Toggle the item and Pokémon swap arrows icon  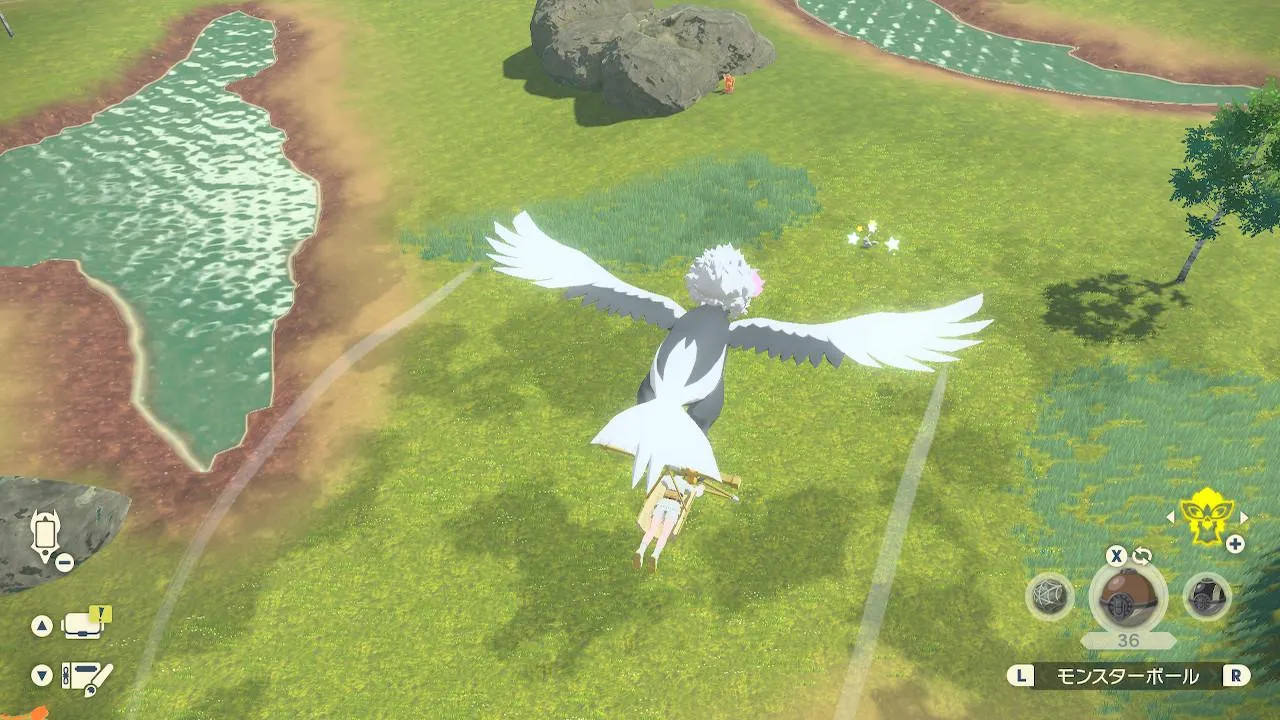[1142, 556]
